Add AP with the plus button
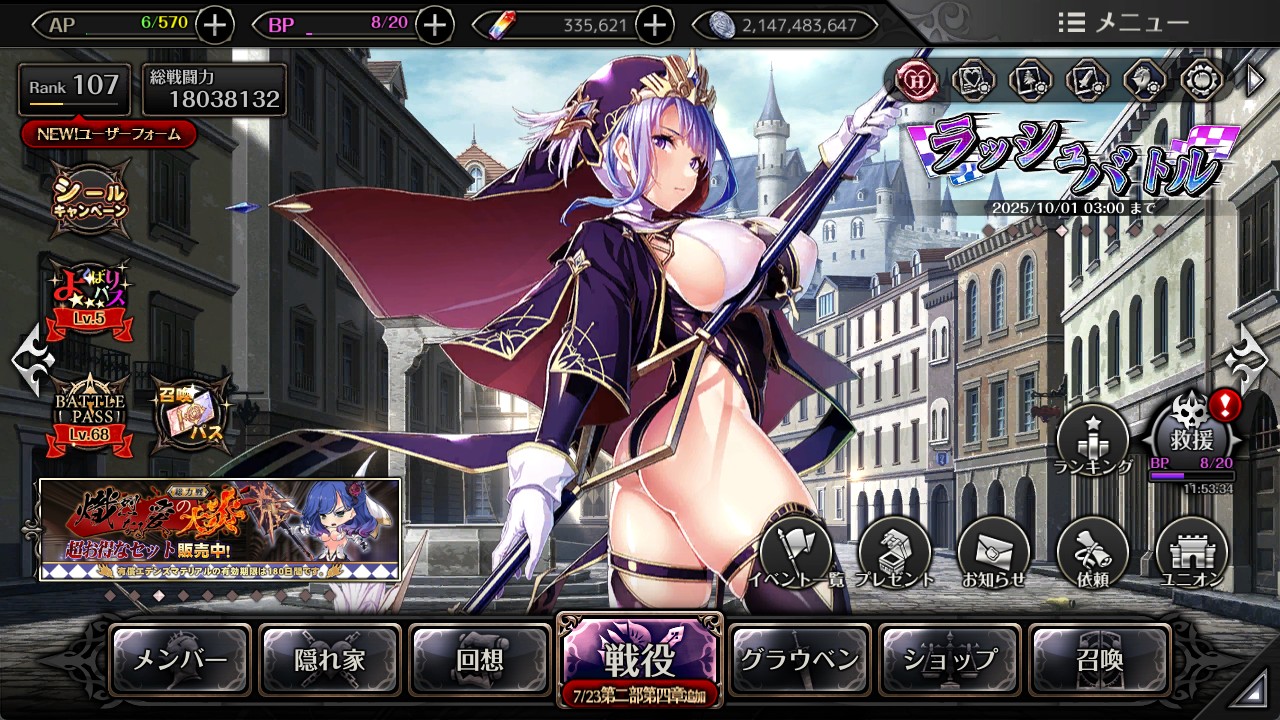Viewport: 1280px width, 720px height. pos(215,25)
